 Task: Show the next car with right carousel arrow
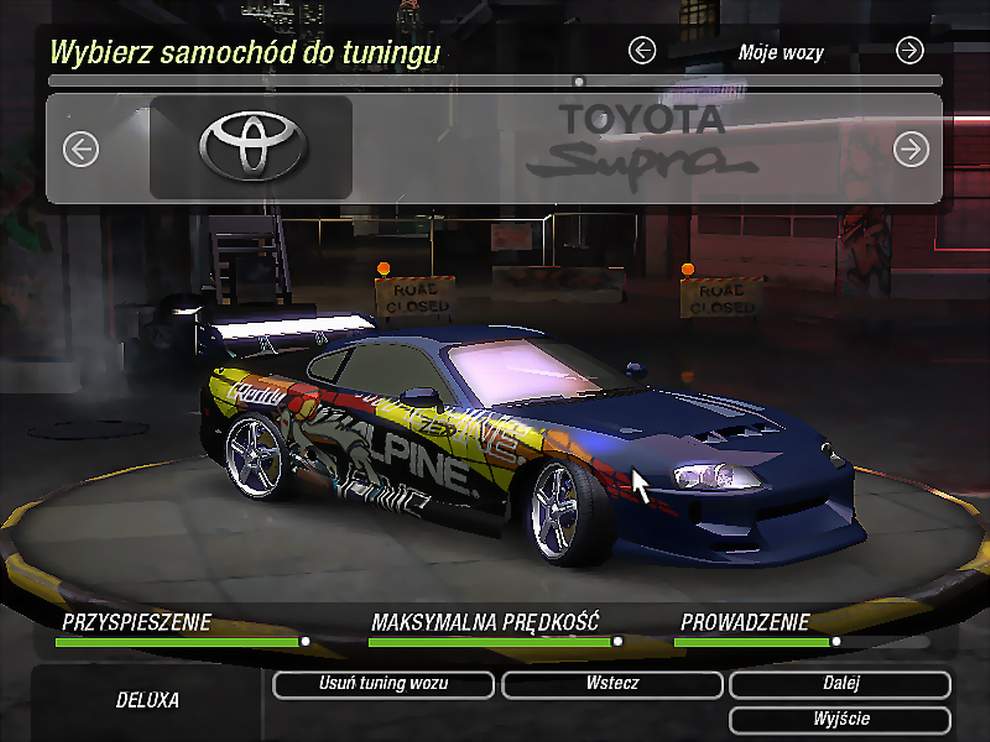911,150
